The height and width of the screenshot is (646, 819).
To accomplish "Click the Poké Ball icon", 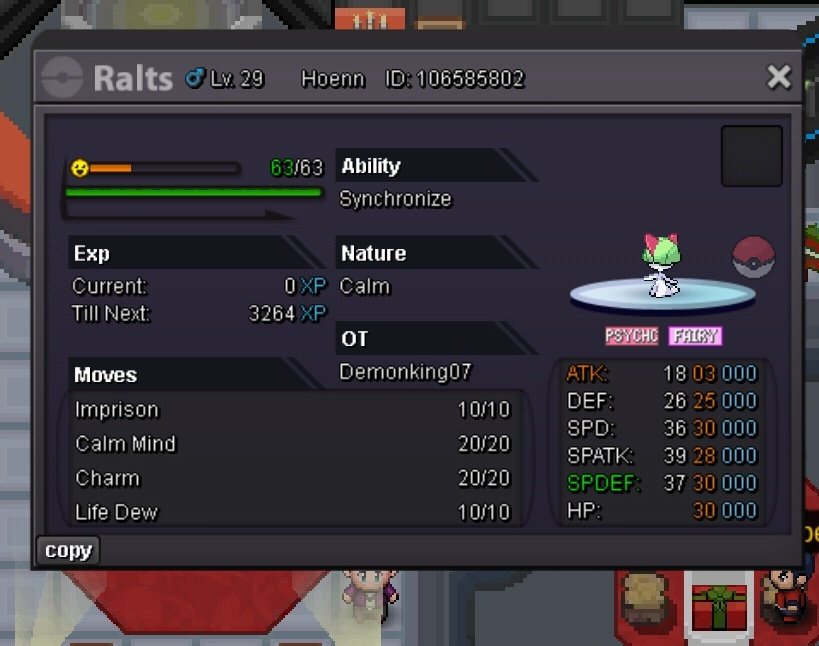I will 754,257.
